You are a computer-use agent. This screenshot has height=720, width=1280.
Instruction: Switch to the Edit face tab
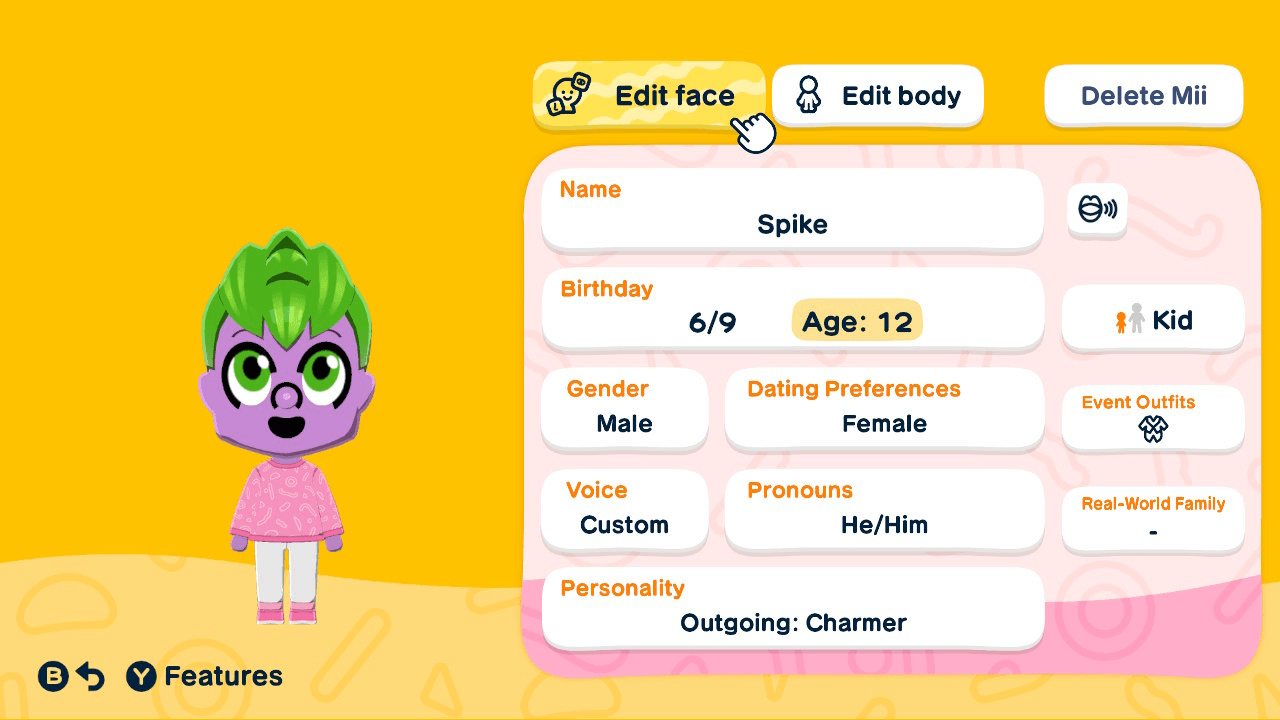pos(648,95)
